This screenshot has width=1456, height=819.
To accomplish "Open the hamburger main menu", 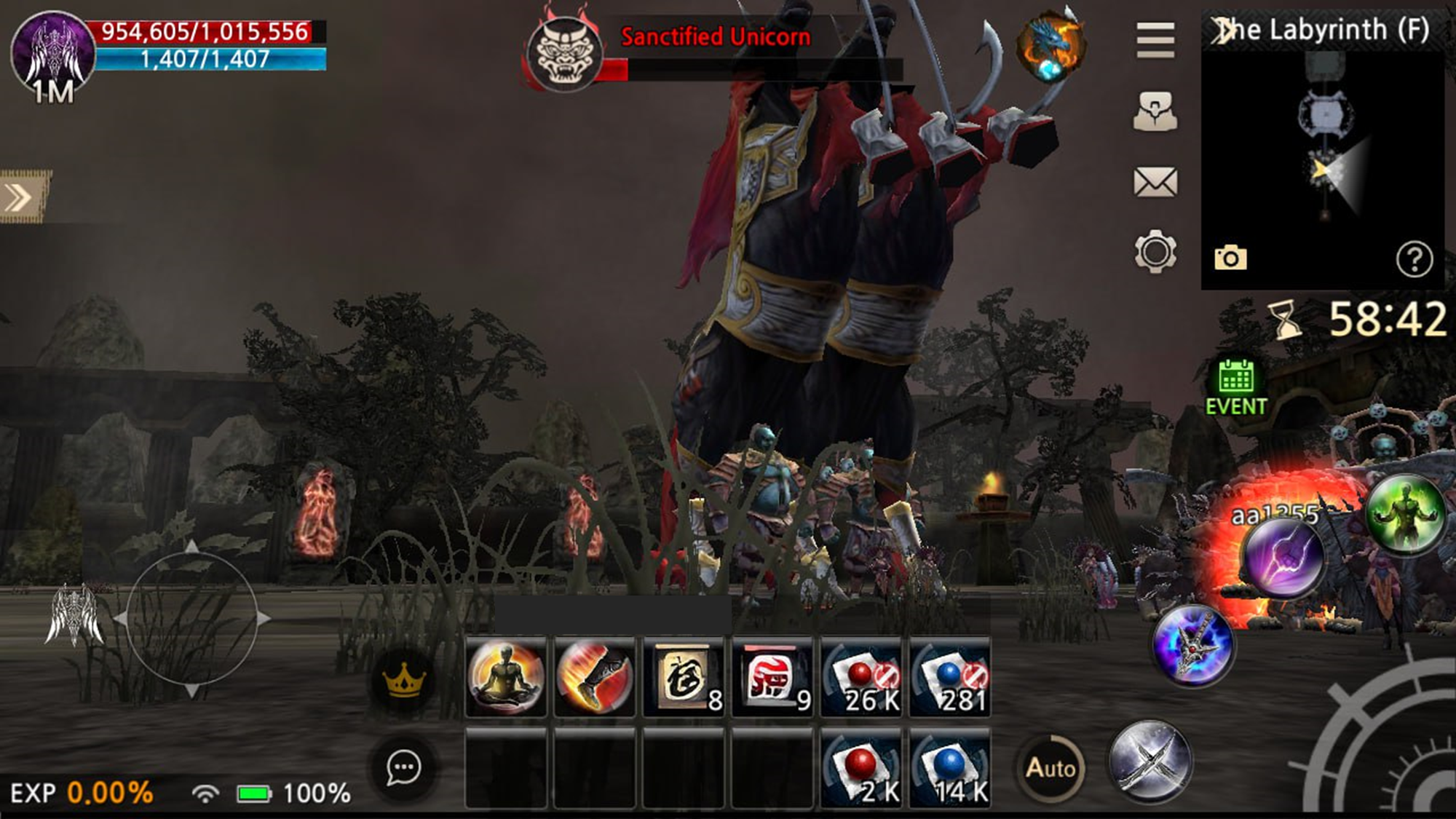I will (1155, 39).
